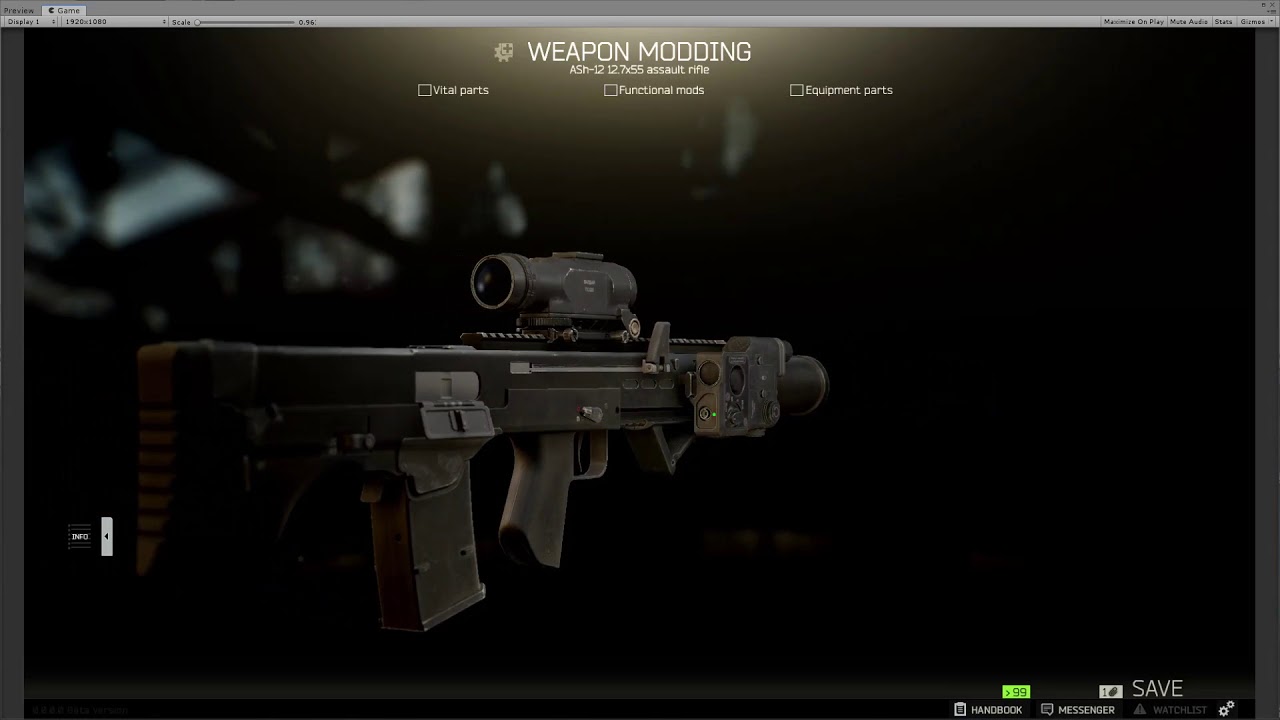Expand the INFO side panel
The image size is (1280, 720).
click(x=106, y=537)
